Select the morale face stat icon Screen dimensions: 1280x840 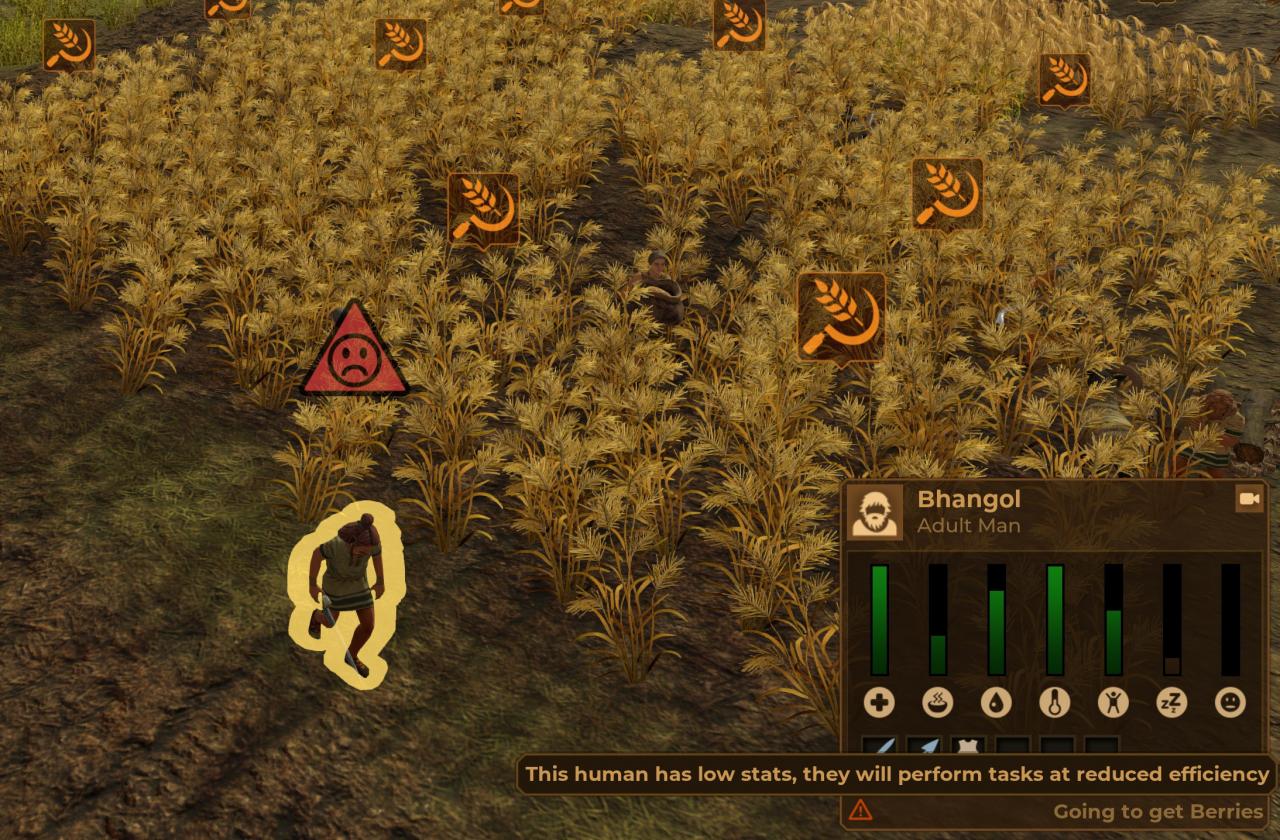(x=1230, y=703)
